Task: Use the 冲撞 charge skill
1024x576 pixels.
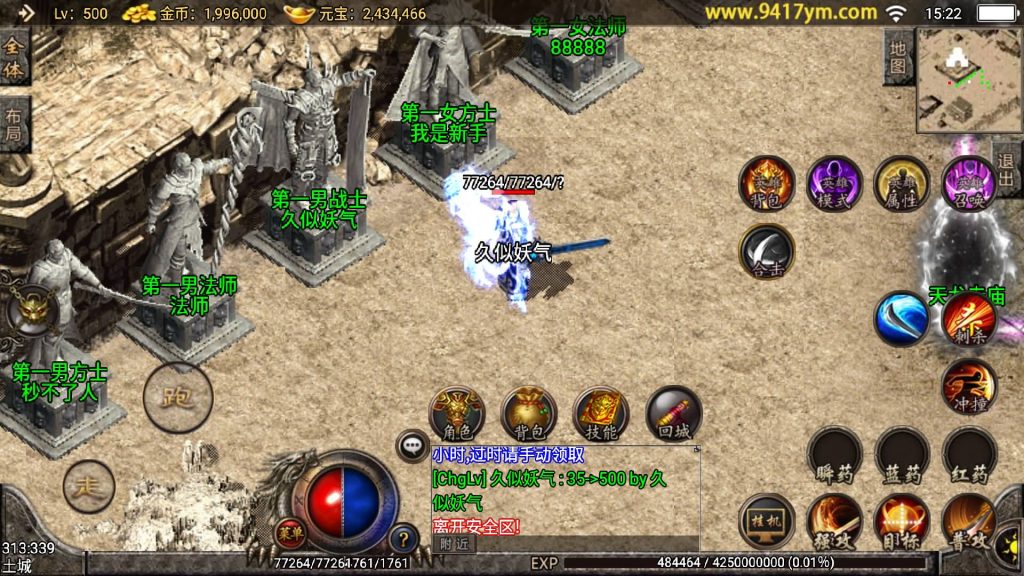Action: 968,386
